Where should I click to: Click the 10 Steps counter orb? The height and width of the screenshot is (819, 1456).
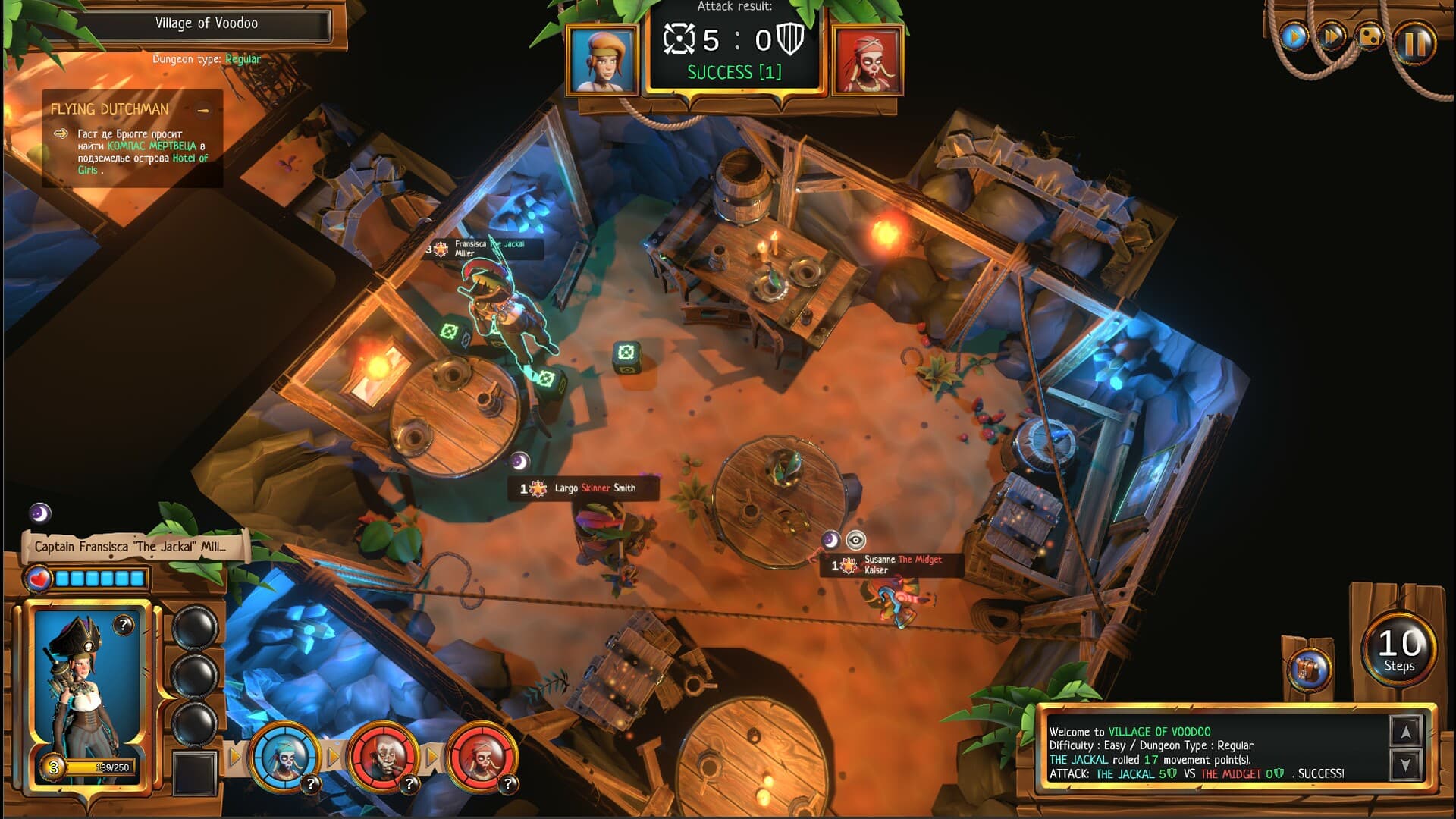pos(1399,649)
